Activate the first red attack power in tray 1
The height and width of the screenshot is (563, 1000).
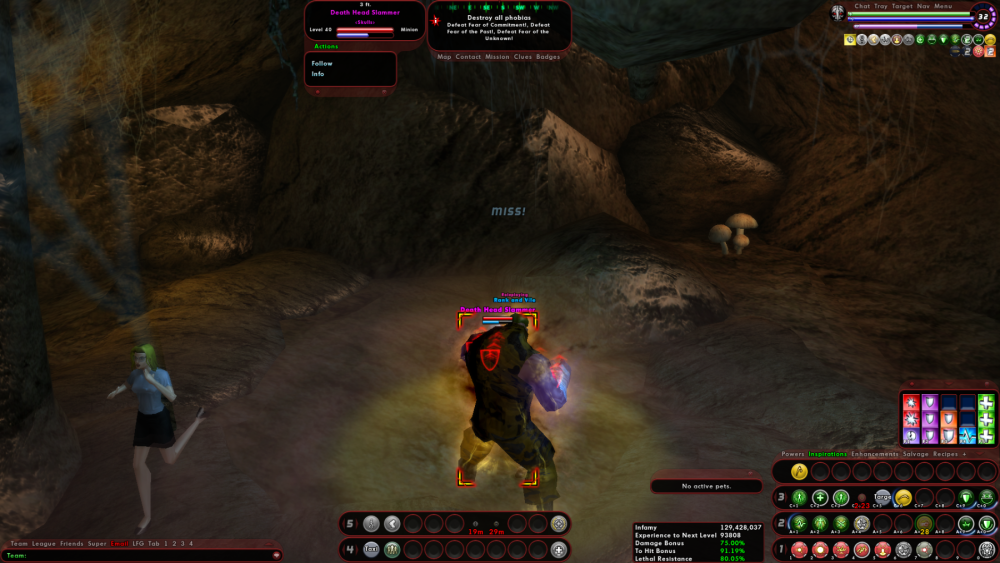799,549
